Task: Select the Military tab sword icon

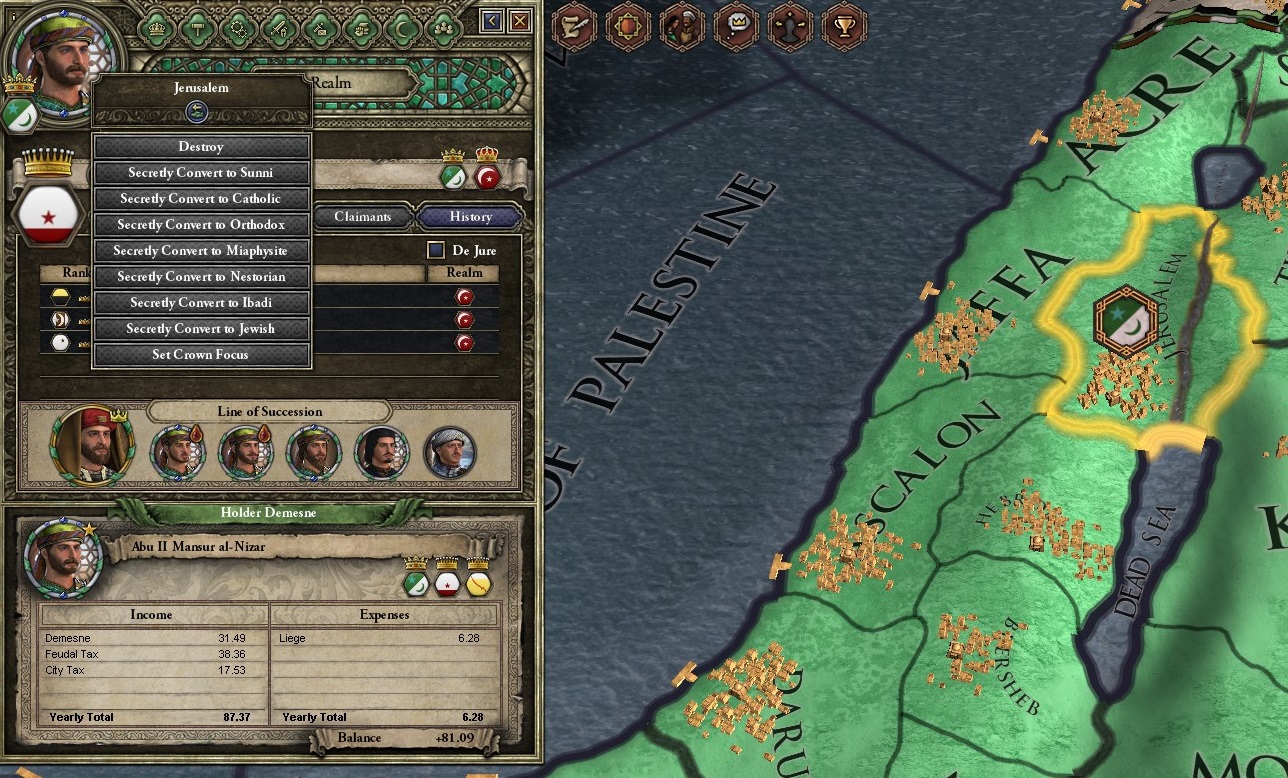Action: [x=280, y=28]
